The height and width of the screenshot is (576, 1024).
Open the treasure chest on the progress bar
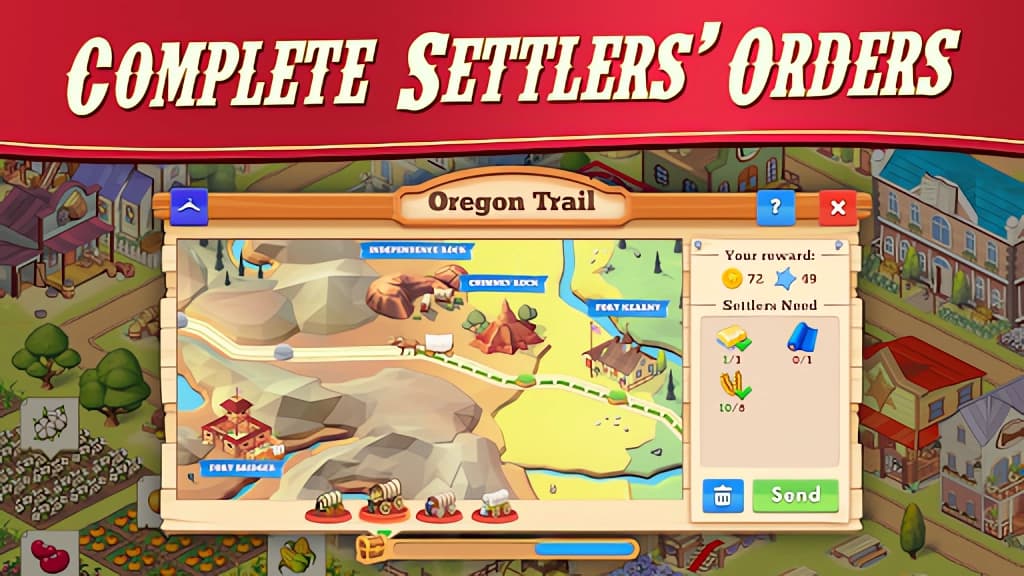point(369,548)
